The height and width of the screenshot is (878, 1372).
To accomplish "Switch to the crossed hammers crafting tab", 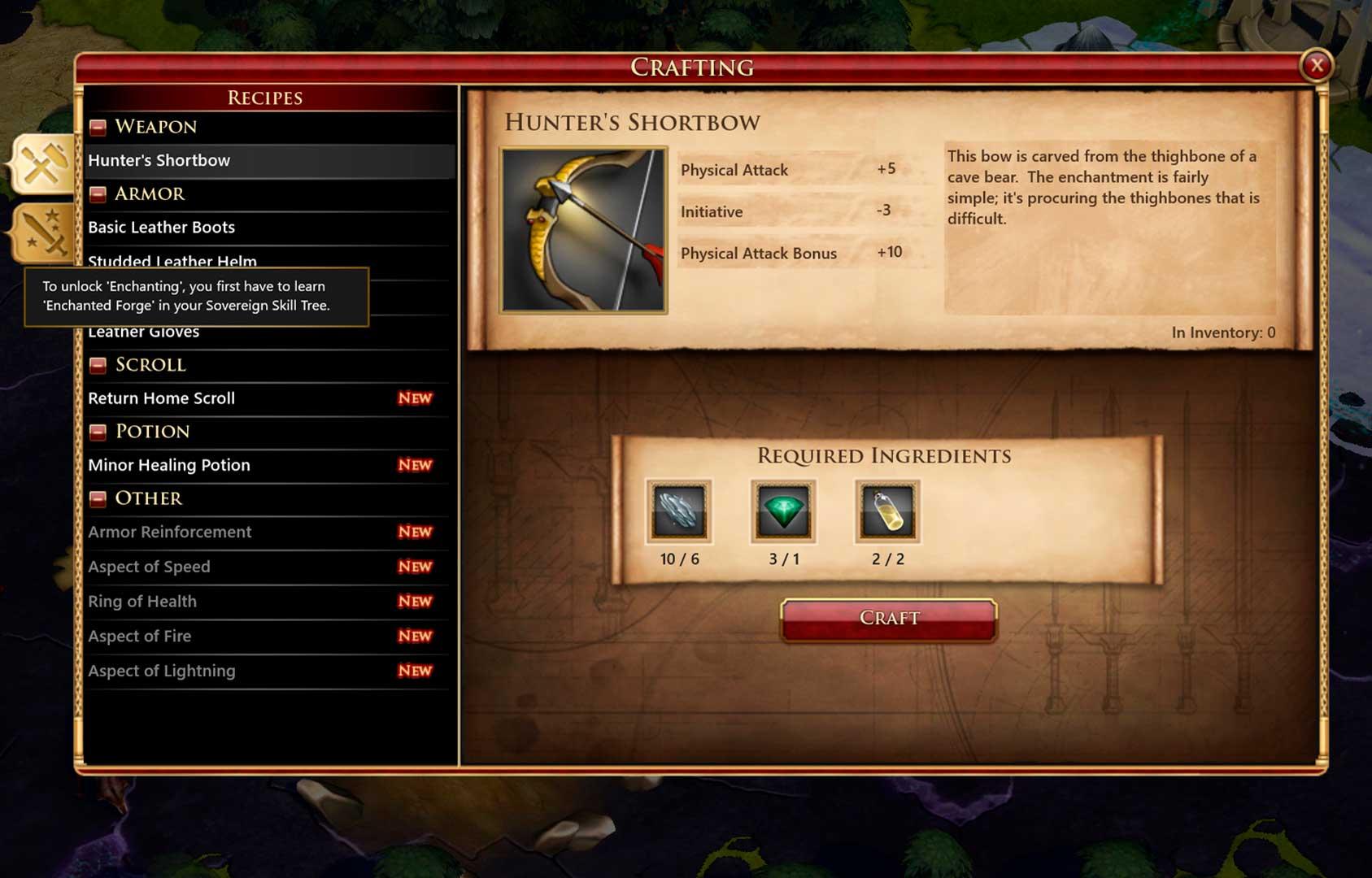I will pyautogui.click(x=44, y=164).
